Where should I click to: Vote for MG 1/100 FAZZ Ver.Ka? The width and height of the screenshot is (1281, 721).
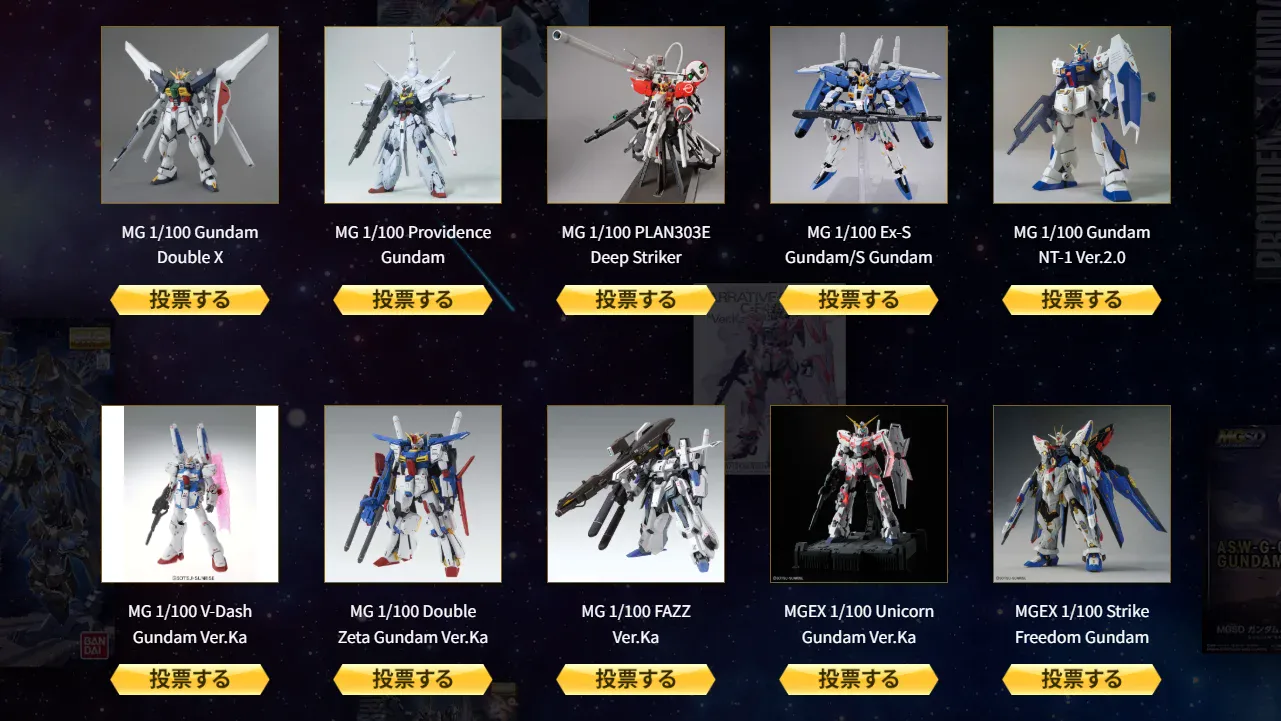point(636,679)
